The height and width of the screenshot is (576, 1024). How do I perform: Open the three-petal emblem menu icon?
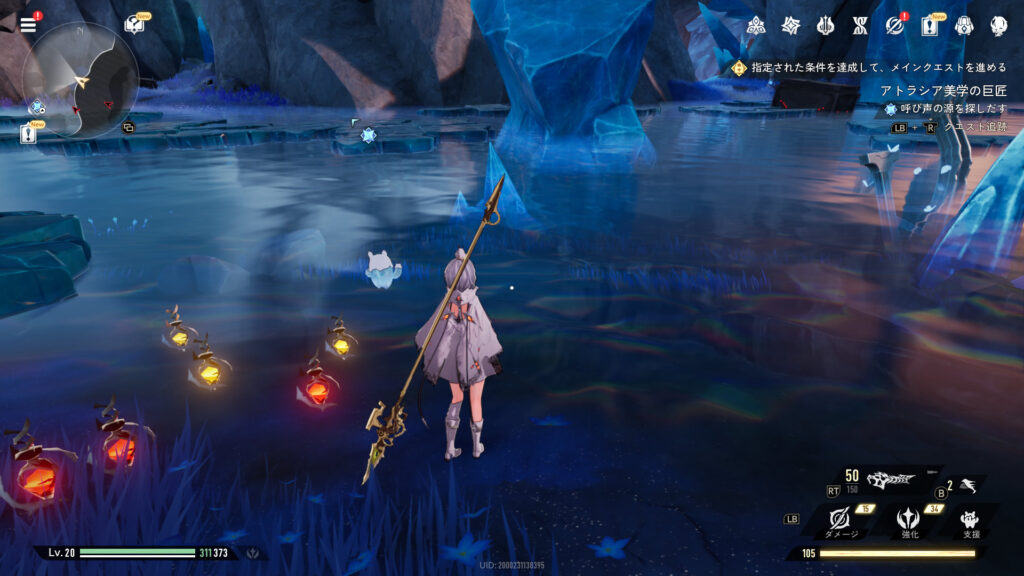point(757,26)
